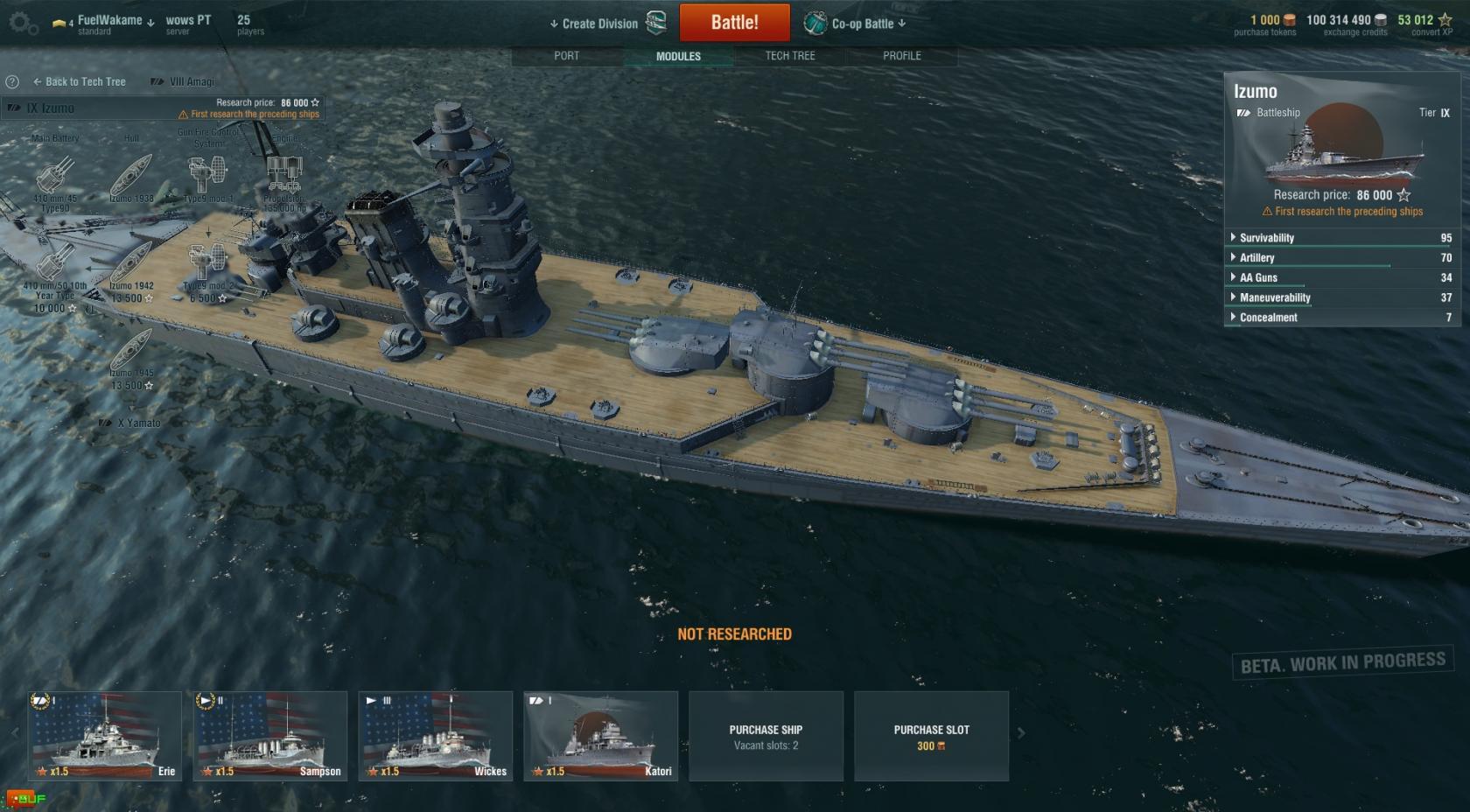
Task: Select the Modules tab
Action: 678,56
